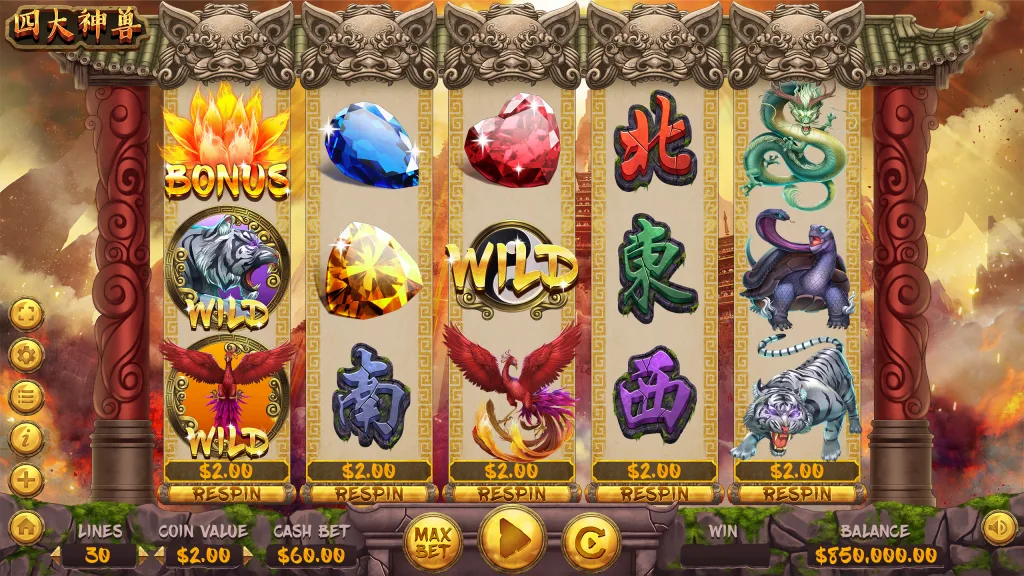Open the list menu icon
Image resolution: width=1024 pixels, height=576 pixels.
click(x=27, y=397)
